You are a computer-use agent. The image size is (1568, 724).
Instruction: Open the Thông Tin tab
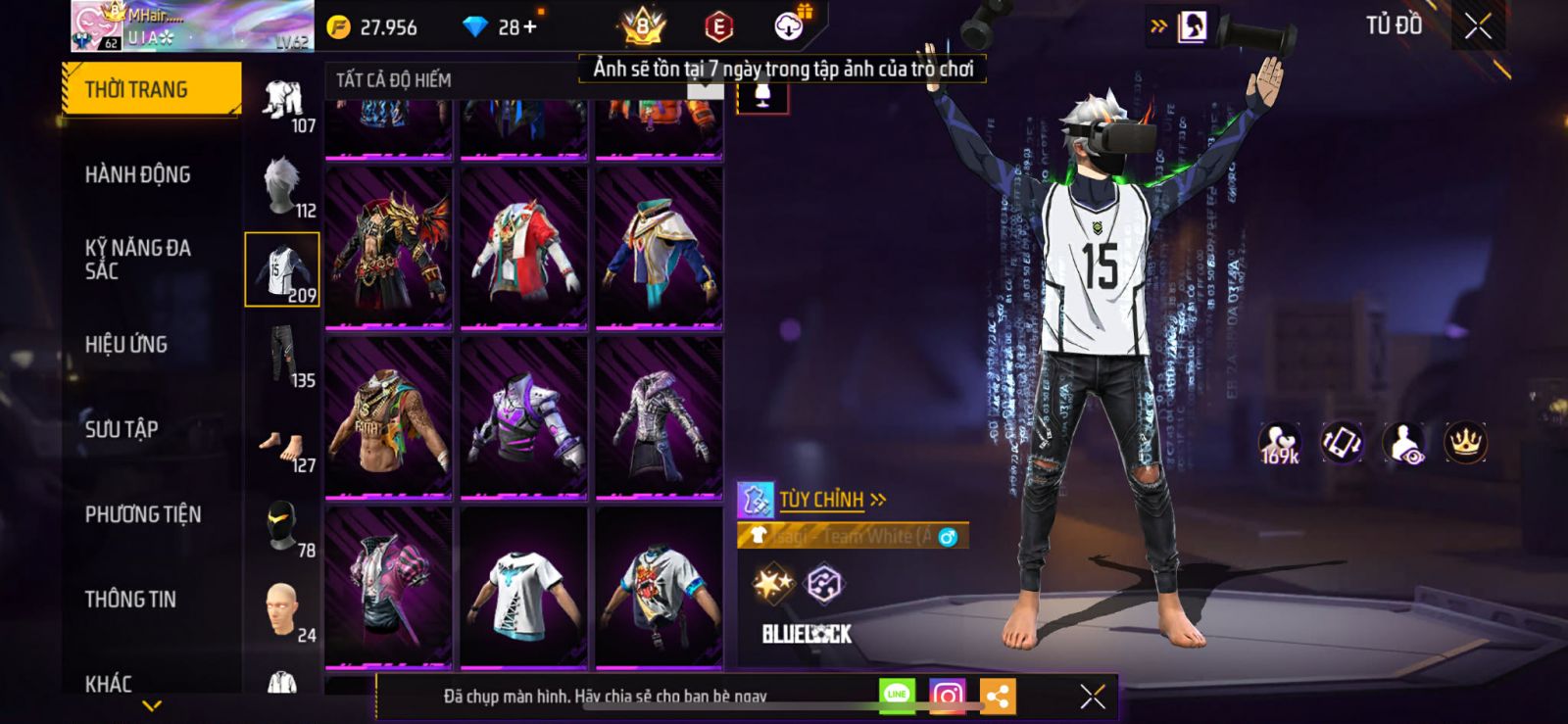tap(130, 599)
